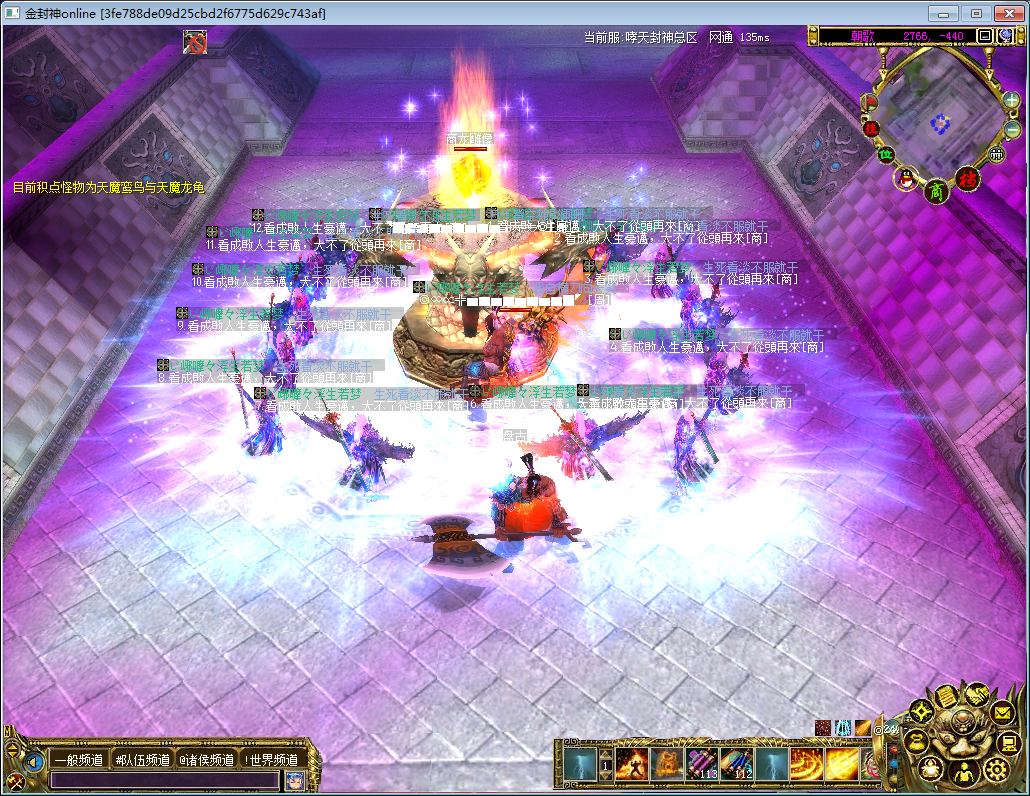Select the #队伍频道 team channel tab

tap(143, 760)
